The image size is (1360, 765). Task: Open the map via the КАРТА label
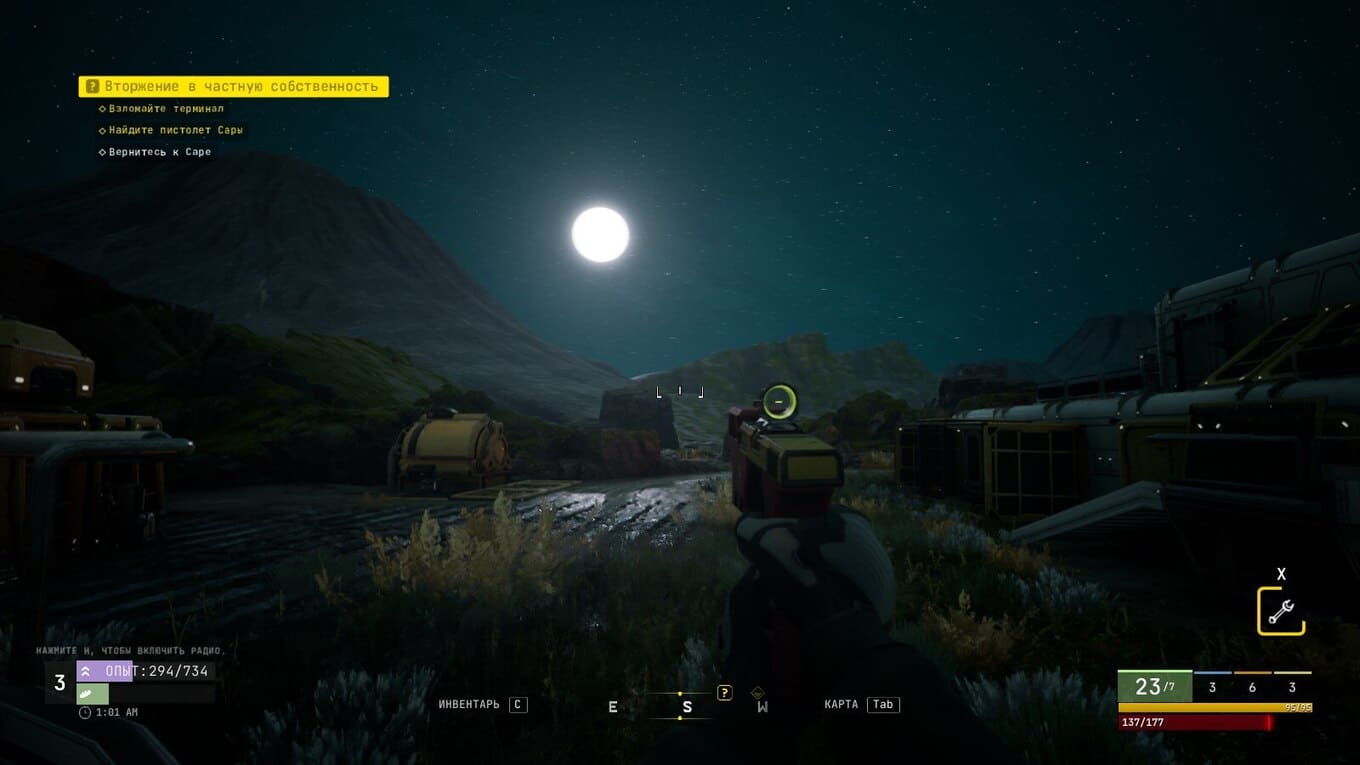841,704
